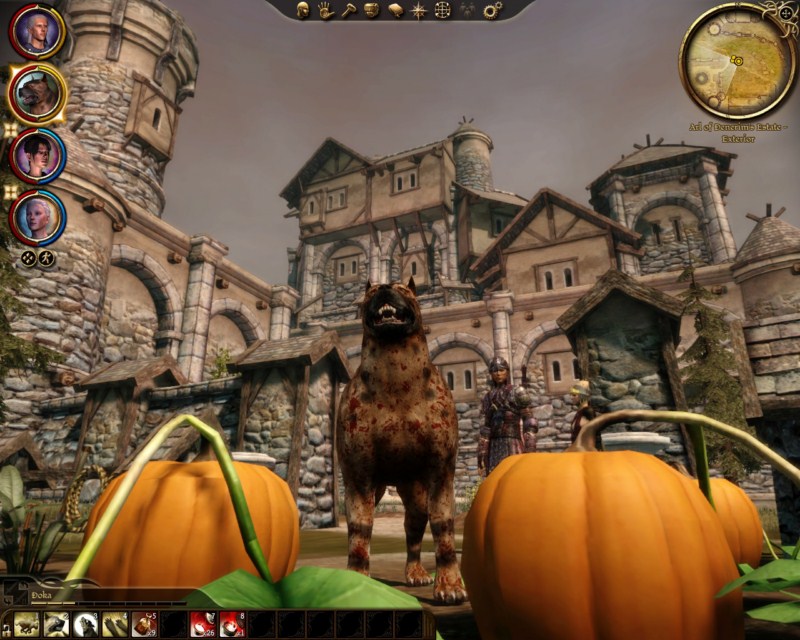The image size is (800, 640).
Task: Toggle the party hold position running-man button
Action: [x=46, y=258]
